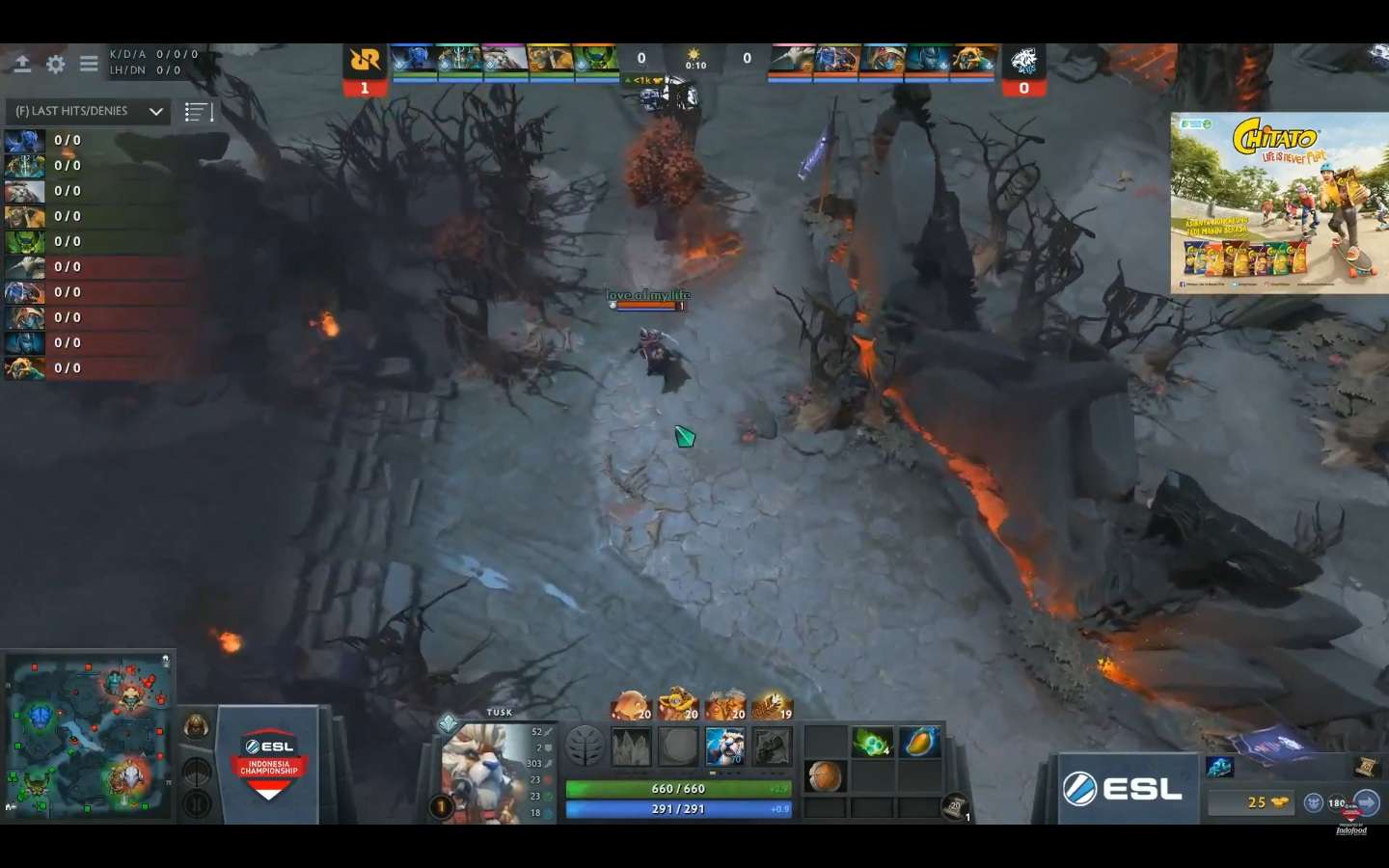The image size is (1389, 868).
Task: Use the Enchanted Mango item
Action: 919,743
